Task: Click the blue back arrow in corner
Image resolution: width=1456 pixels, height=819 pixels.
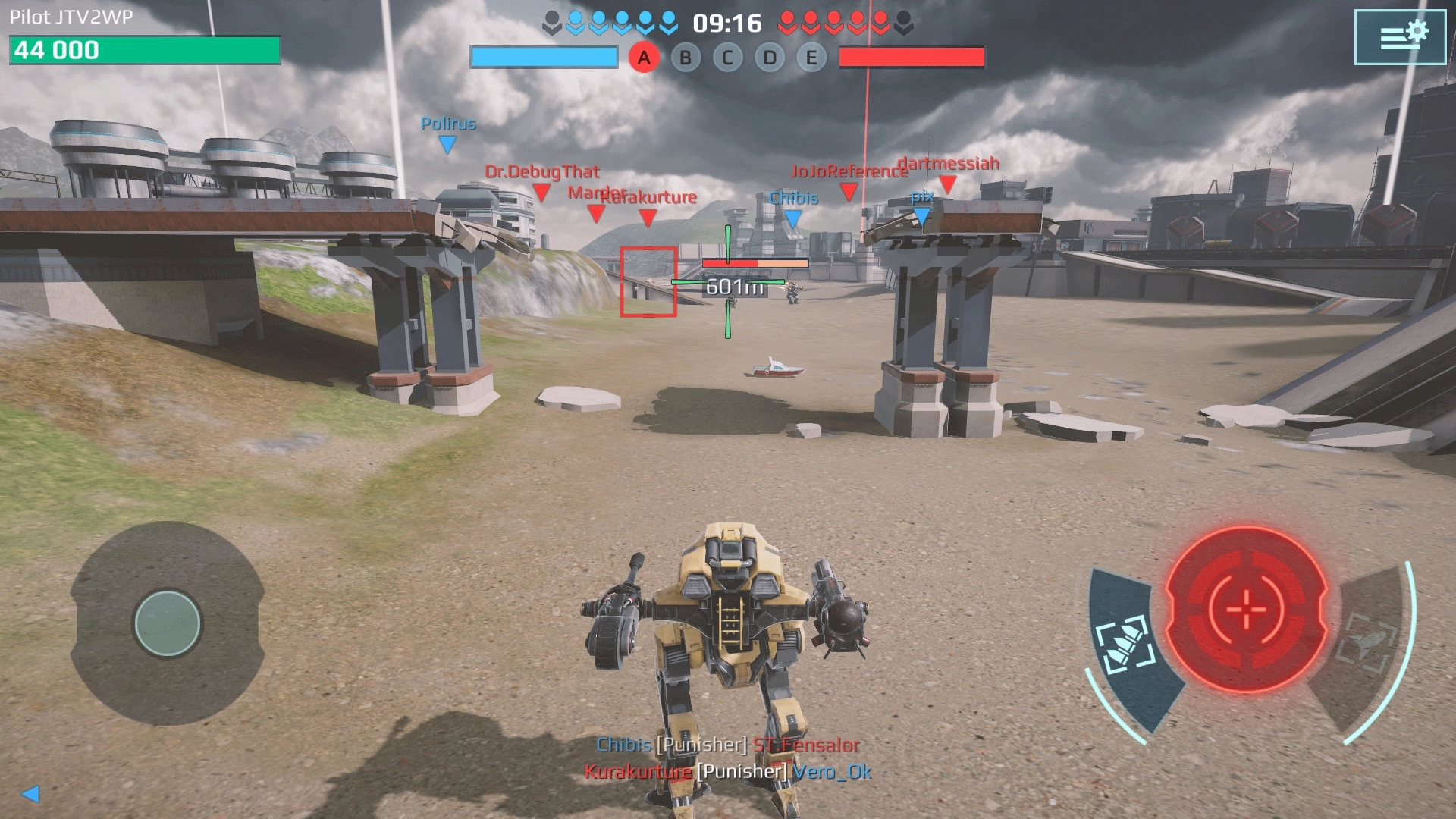Action: (30, 793)
